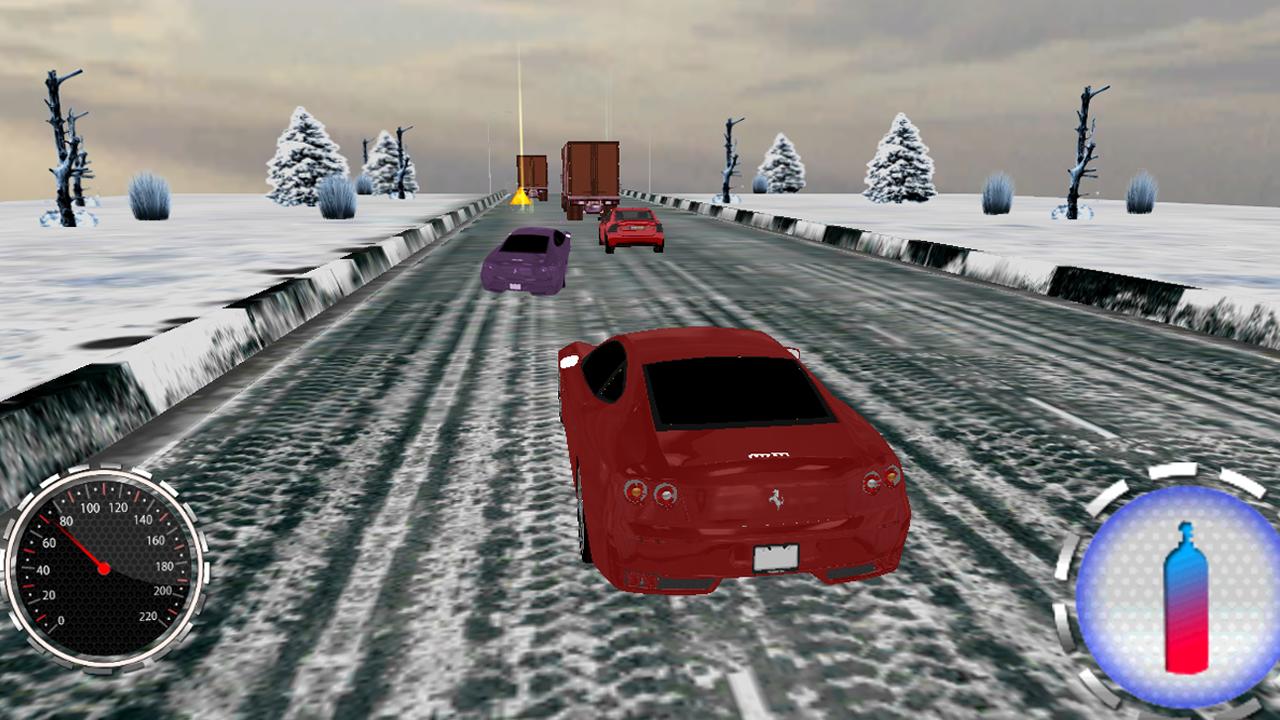The width and height of the screenshot is (1280, 720).
Task: Activate the nitro boost bottle button
Action: click(x=1180, y=597)
